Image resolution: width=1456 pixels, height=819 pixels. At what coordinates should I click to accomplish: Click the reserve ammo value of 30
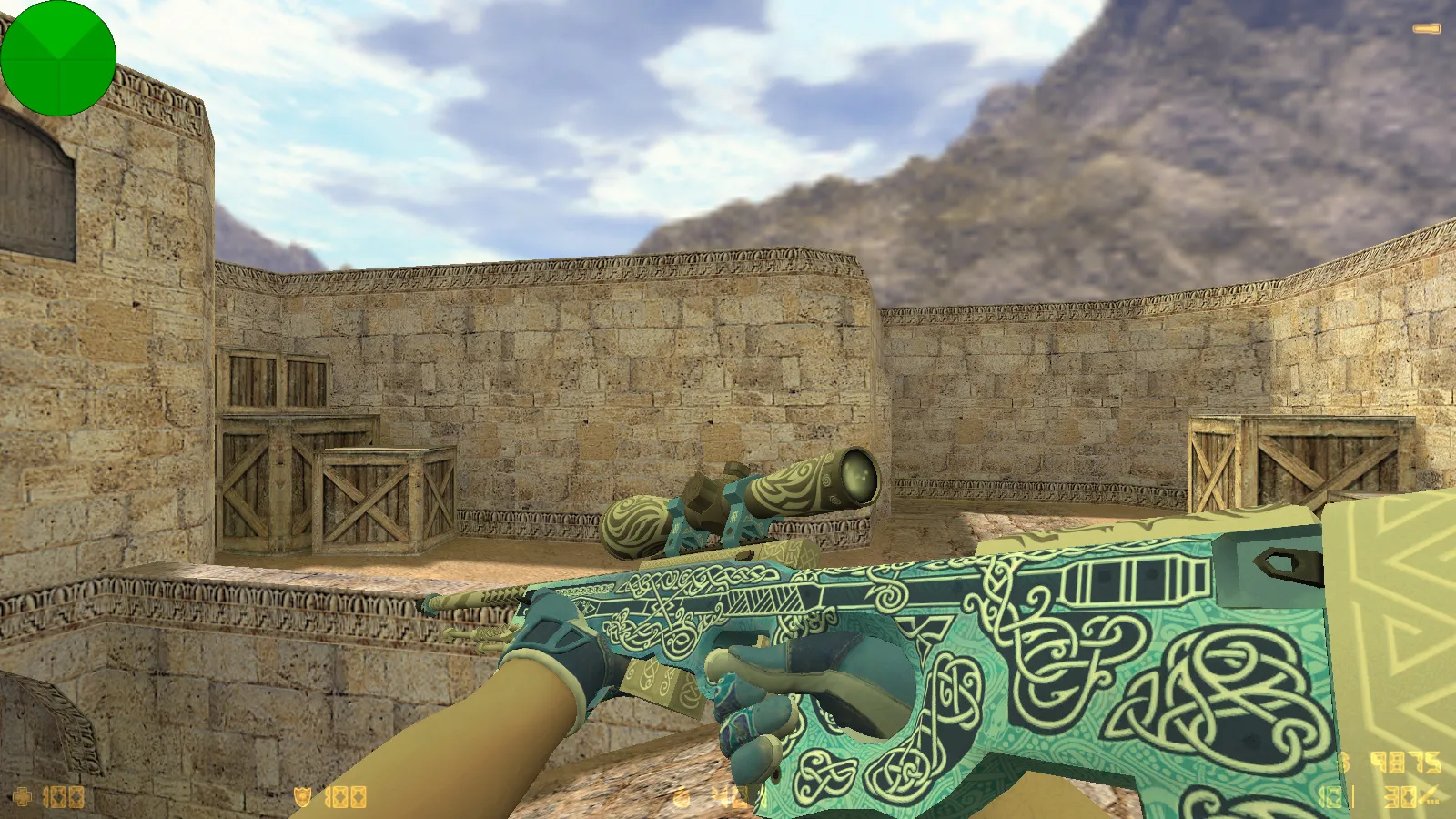tap(1401, 797)
